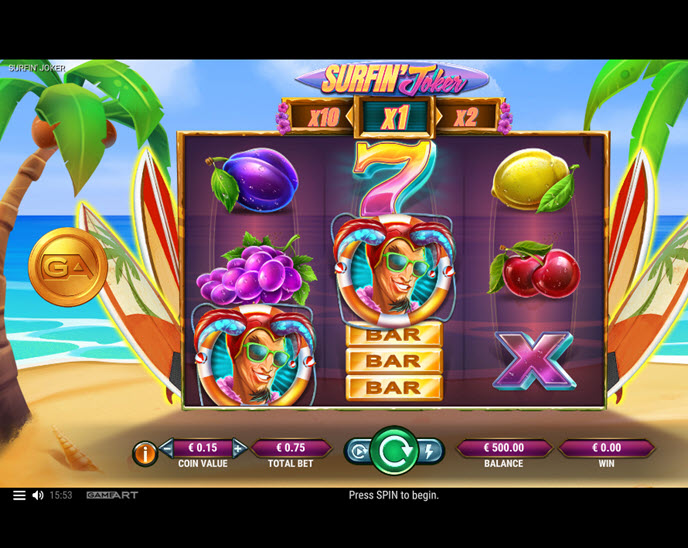The width and height of the screenshot is (688, 548).
Task: Spin the reels with the green button
Action: point(393,451)
